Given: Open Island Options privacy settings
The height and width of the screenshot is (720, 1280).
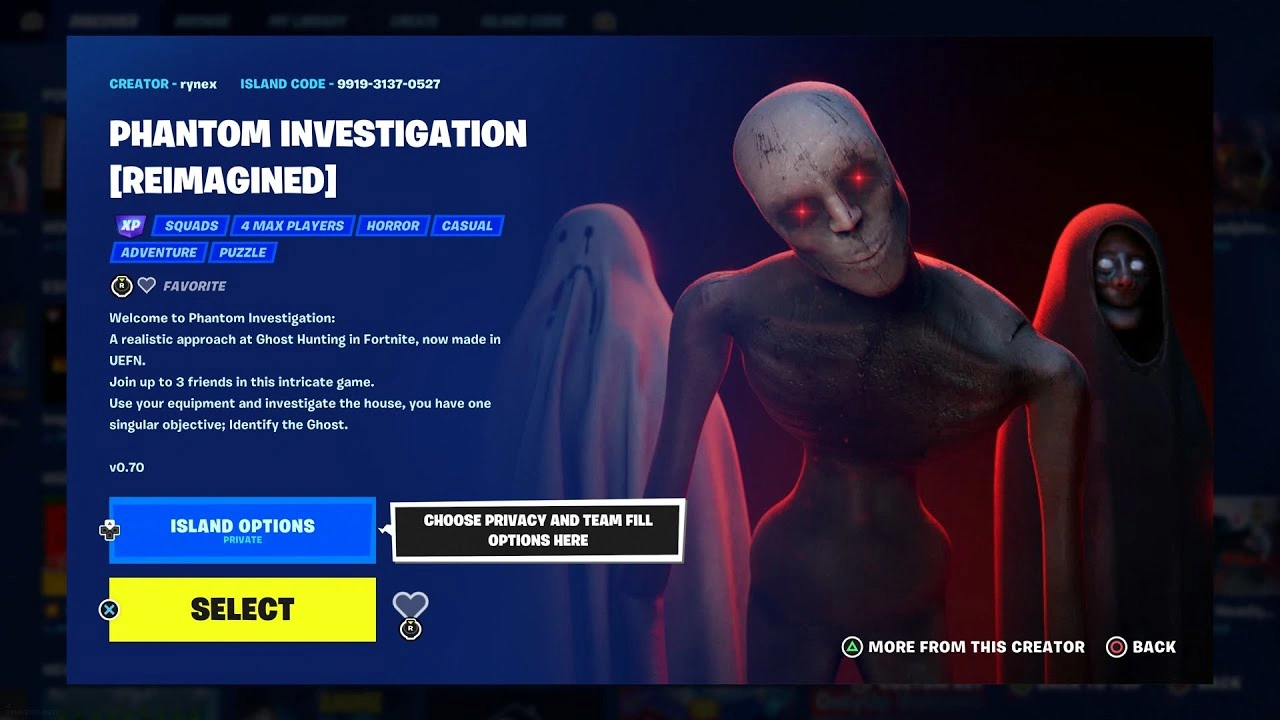Looking at the screenshot, I should pyautogui.click(x=242, y=529).
